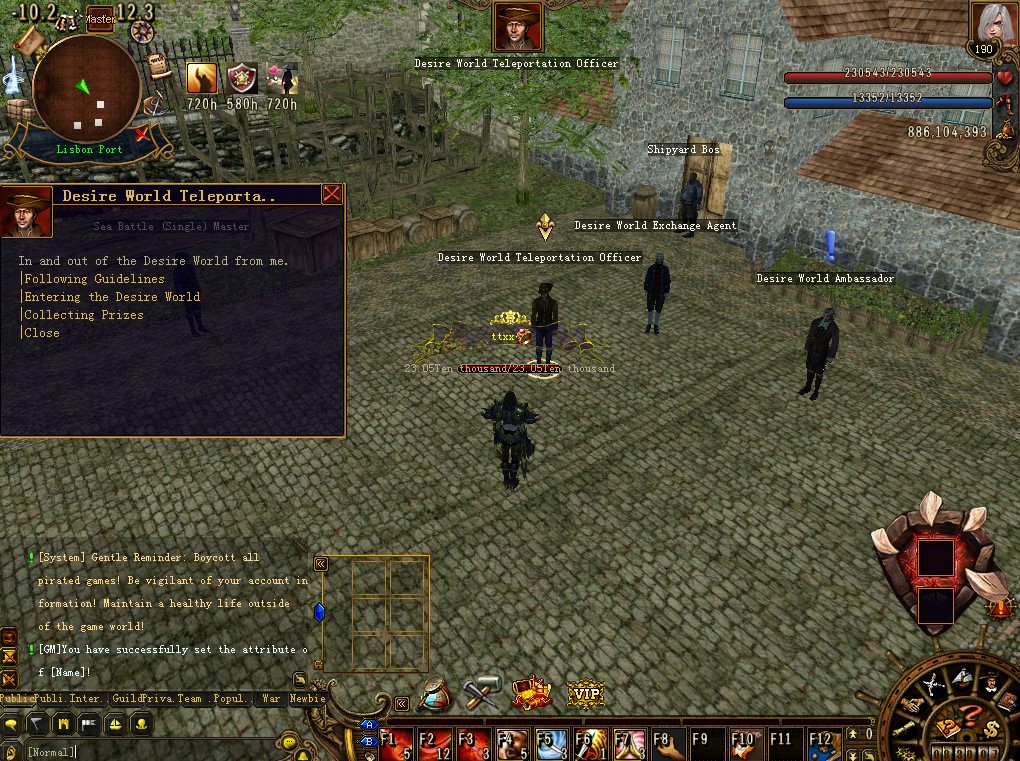Open the player portrait showing level 190
This screenshot has width=1020, height=761.
[988, 27]
